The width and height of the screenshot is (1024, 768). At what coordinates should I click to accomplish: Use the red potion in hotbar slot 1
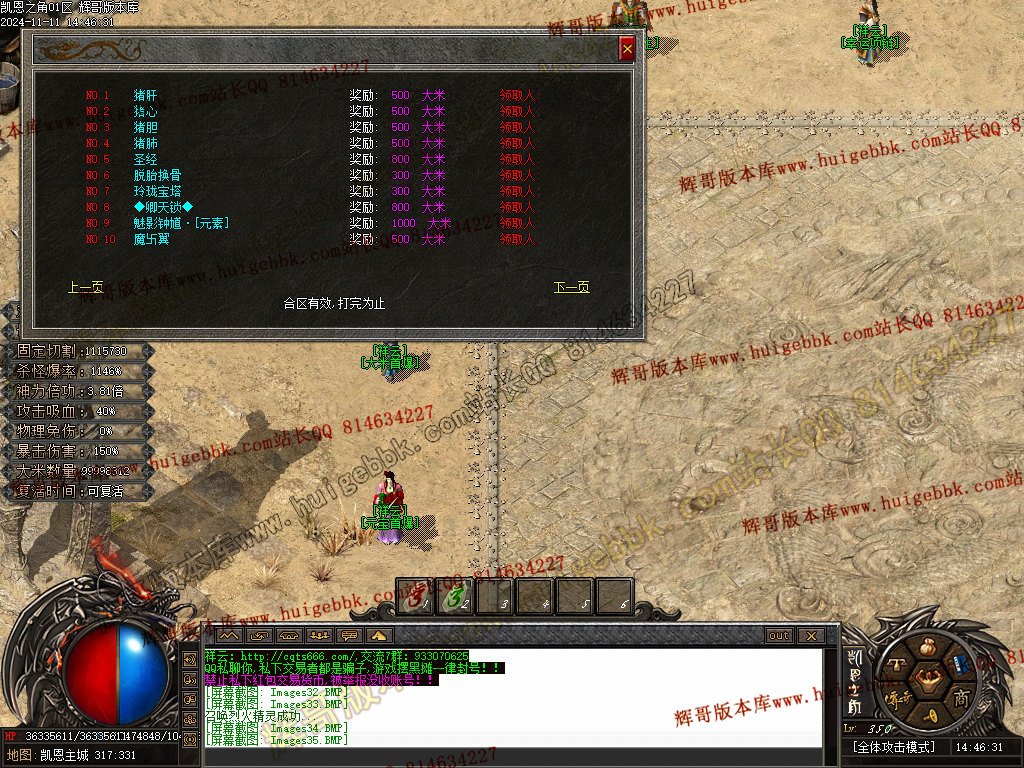point(415,597)
